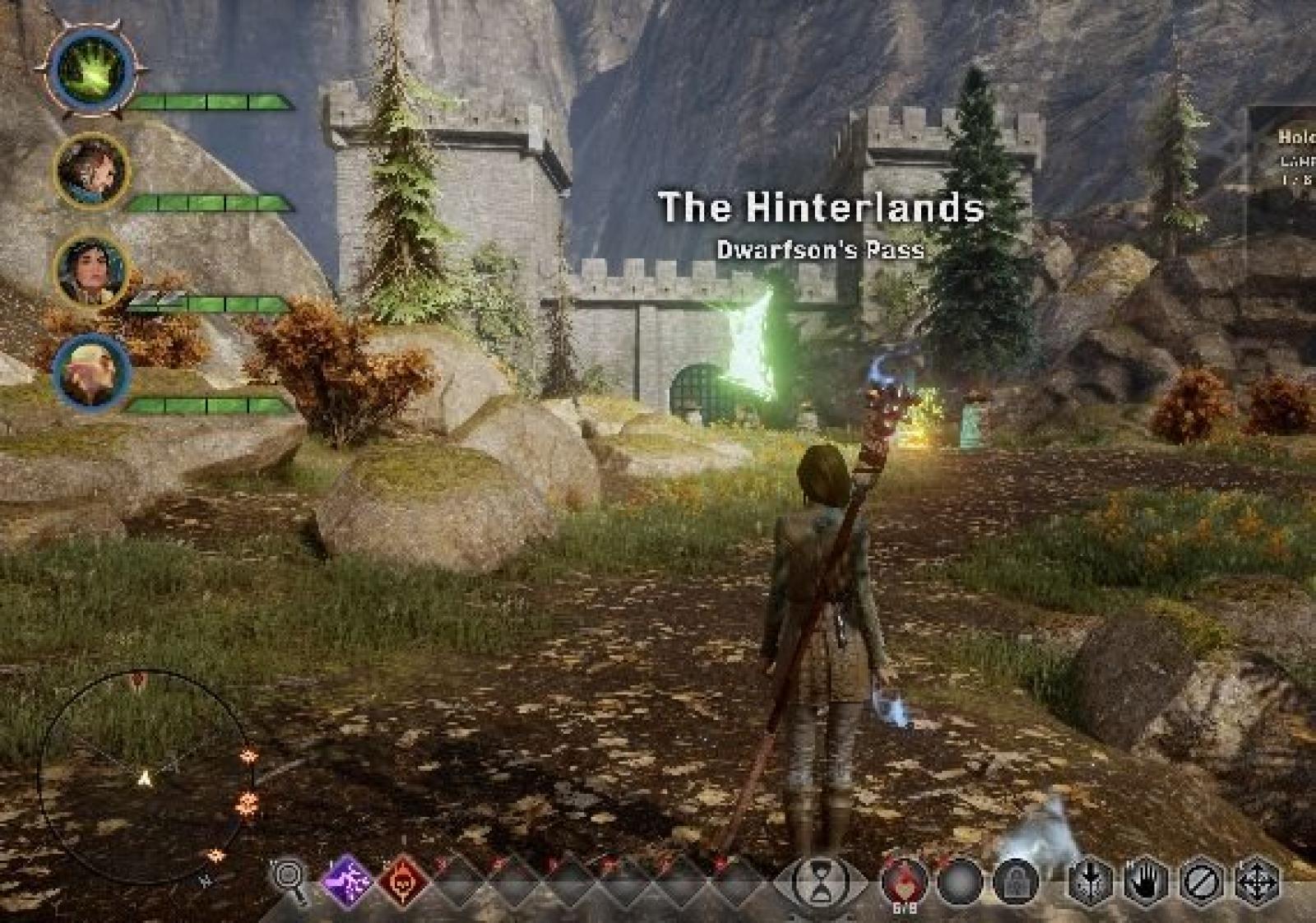Select the green glowing hand party portrait
Image resolution: width=1316 pixels, height=923 pixels.
pyautogui.click(x=91, y=68)
